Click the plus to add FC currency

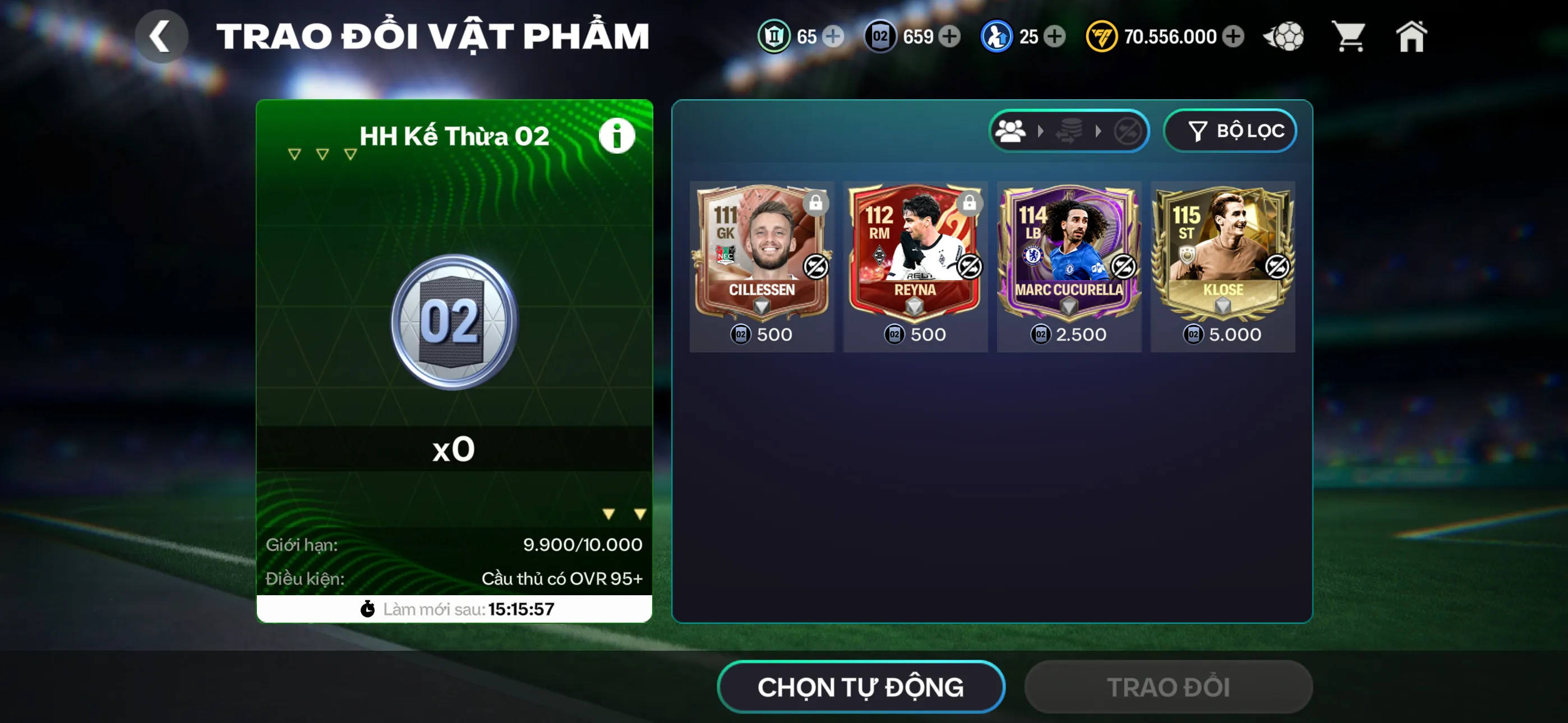coord(1235,36)
